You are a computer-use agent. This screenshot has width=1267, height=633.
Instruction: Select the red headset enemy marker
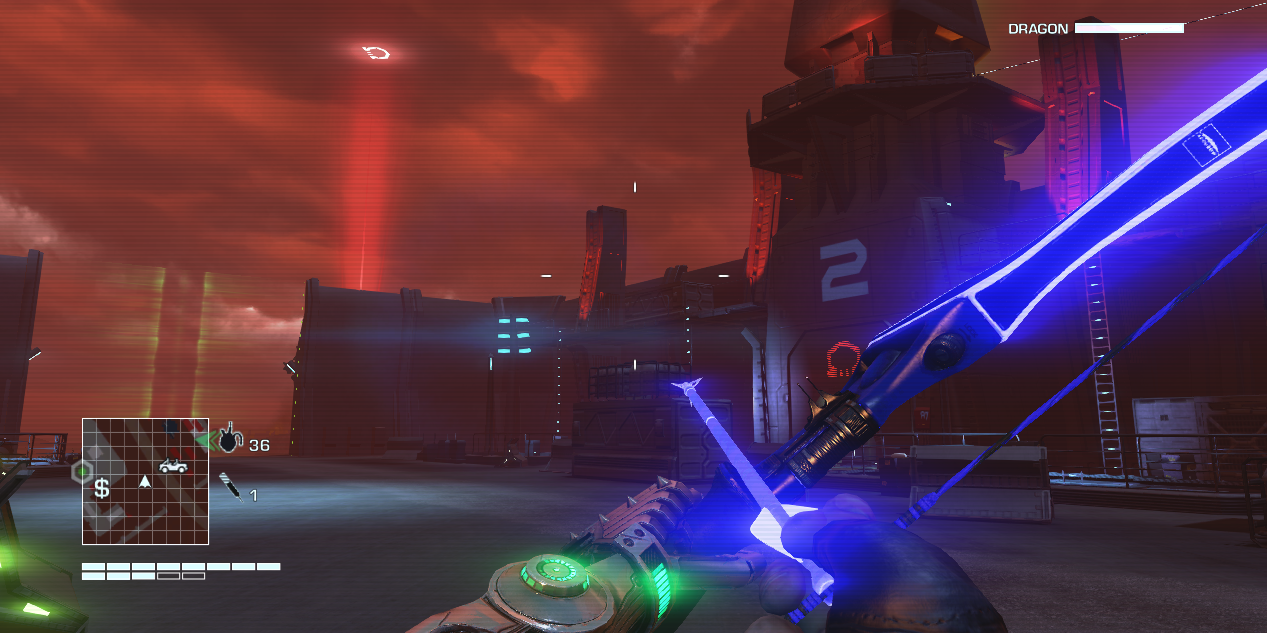click(x=843, y=359)
